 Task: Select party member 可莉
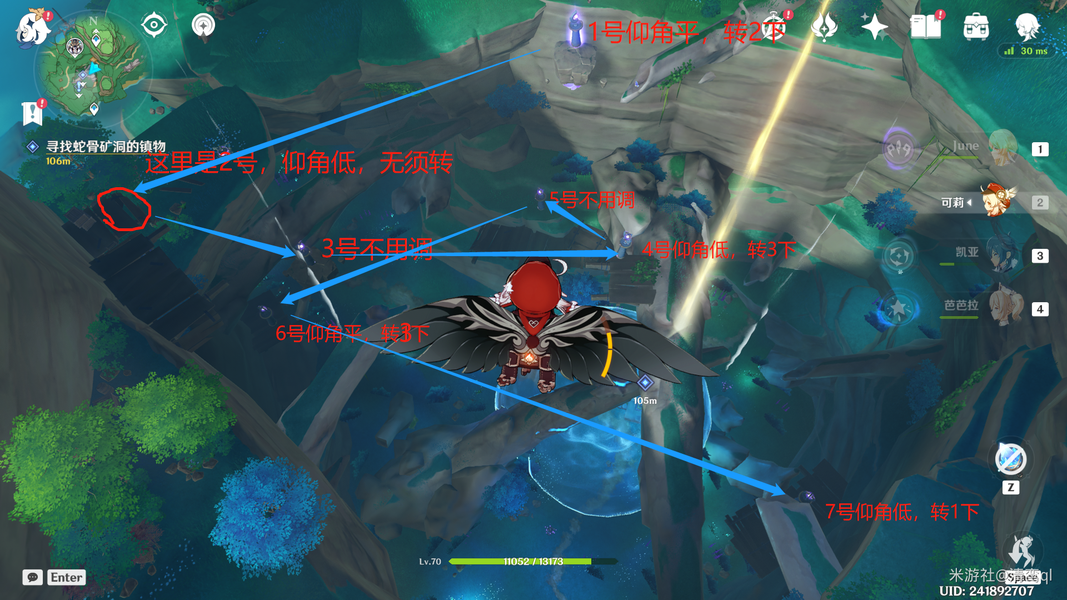click(1000, 202)
